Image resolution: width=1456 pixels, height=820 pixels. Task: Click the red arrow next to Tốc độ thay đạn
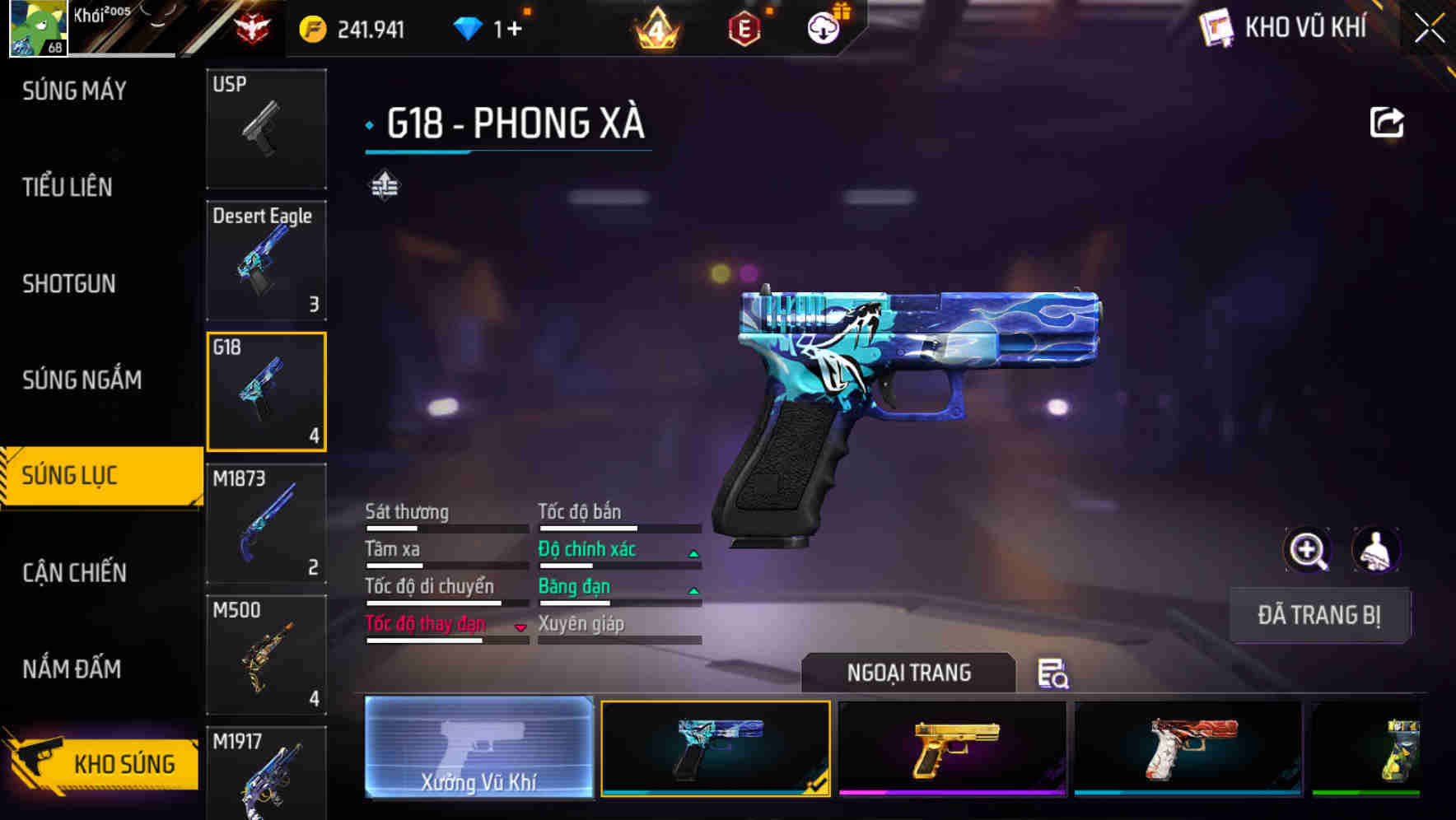coord(521,628)
